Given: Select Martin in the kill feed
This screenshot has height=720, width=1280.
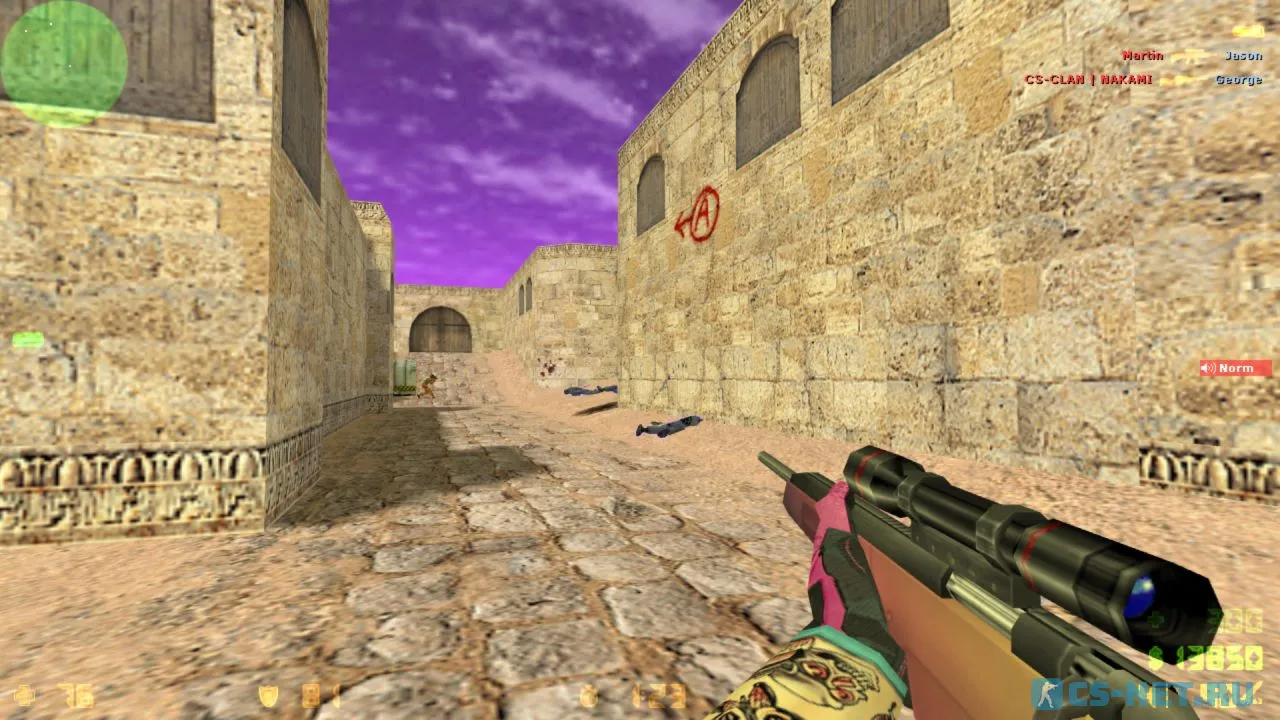Looking at the screenshot, I should pyautogui.click(x=1142, y=55).
